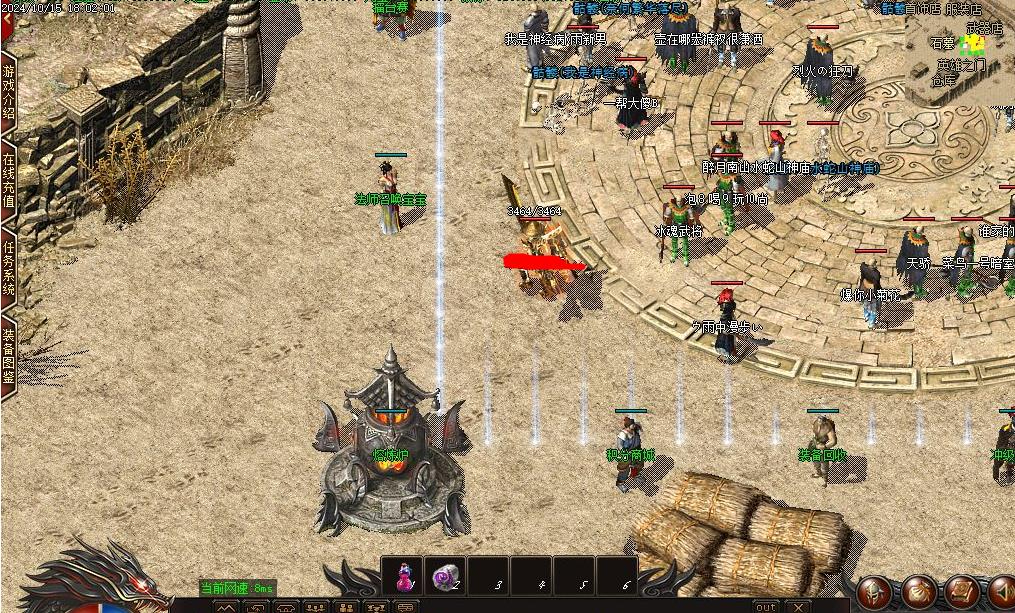The image size is (1015, 613).
Task: Use the red potion in hotbar slot 1
Action: 403,576
